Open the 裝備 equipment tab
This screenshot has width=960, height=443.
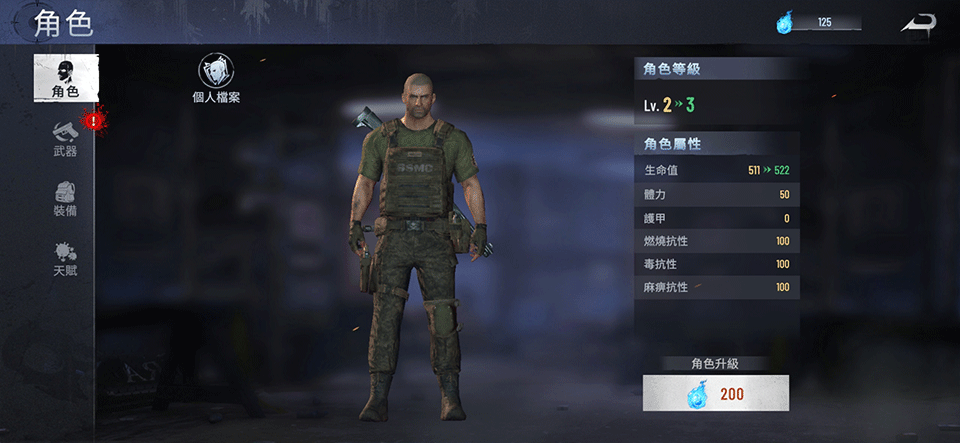65,198
